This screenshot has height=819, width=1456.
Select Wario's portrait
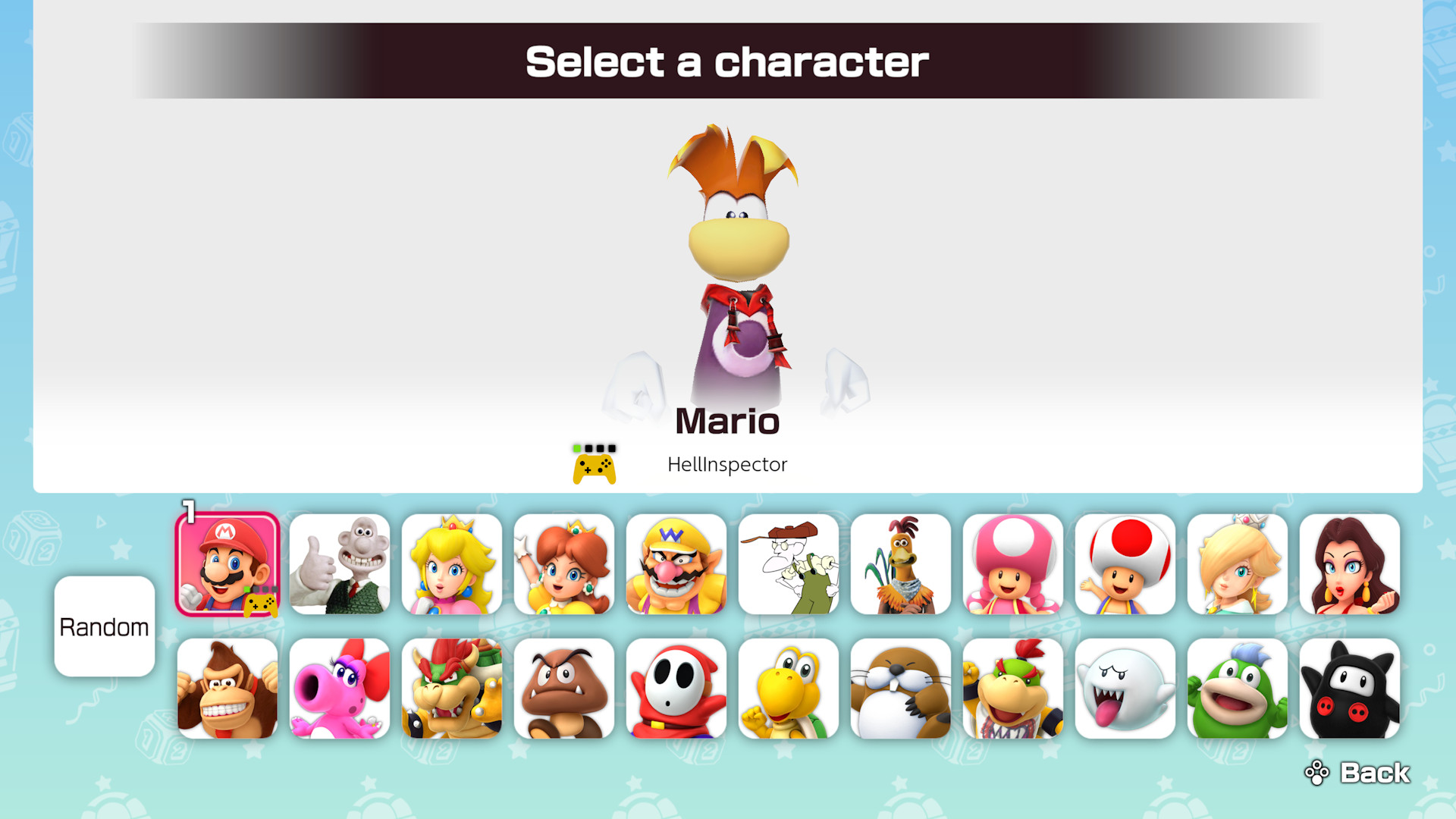click(x=676, y=564)
